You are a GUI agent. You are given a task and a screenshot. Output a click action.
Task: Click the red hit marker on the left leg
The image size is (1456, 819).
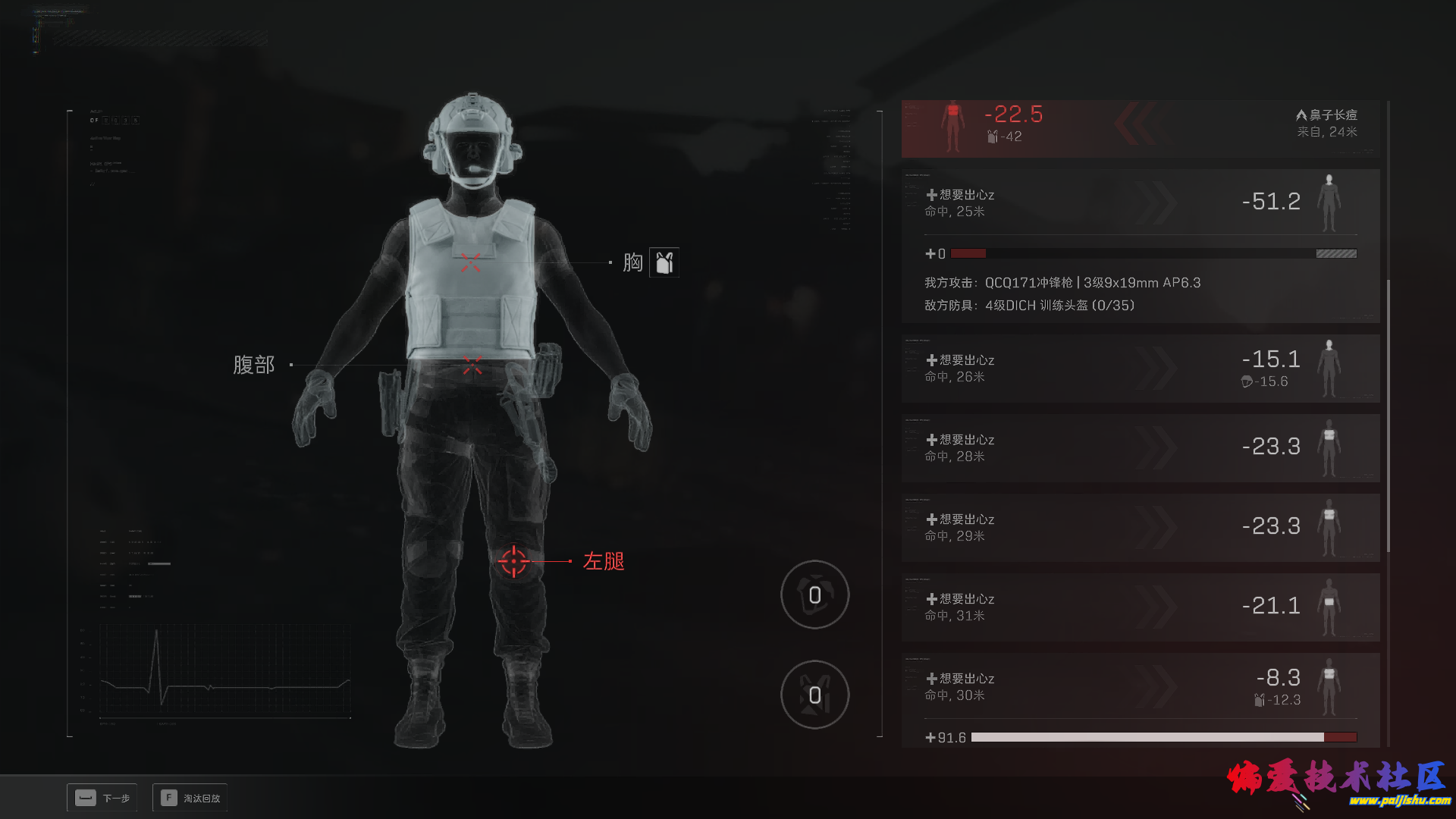tap(515, 562)
